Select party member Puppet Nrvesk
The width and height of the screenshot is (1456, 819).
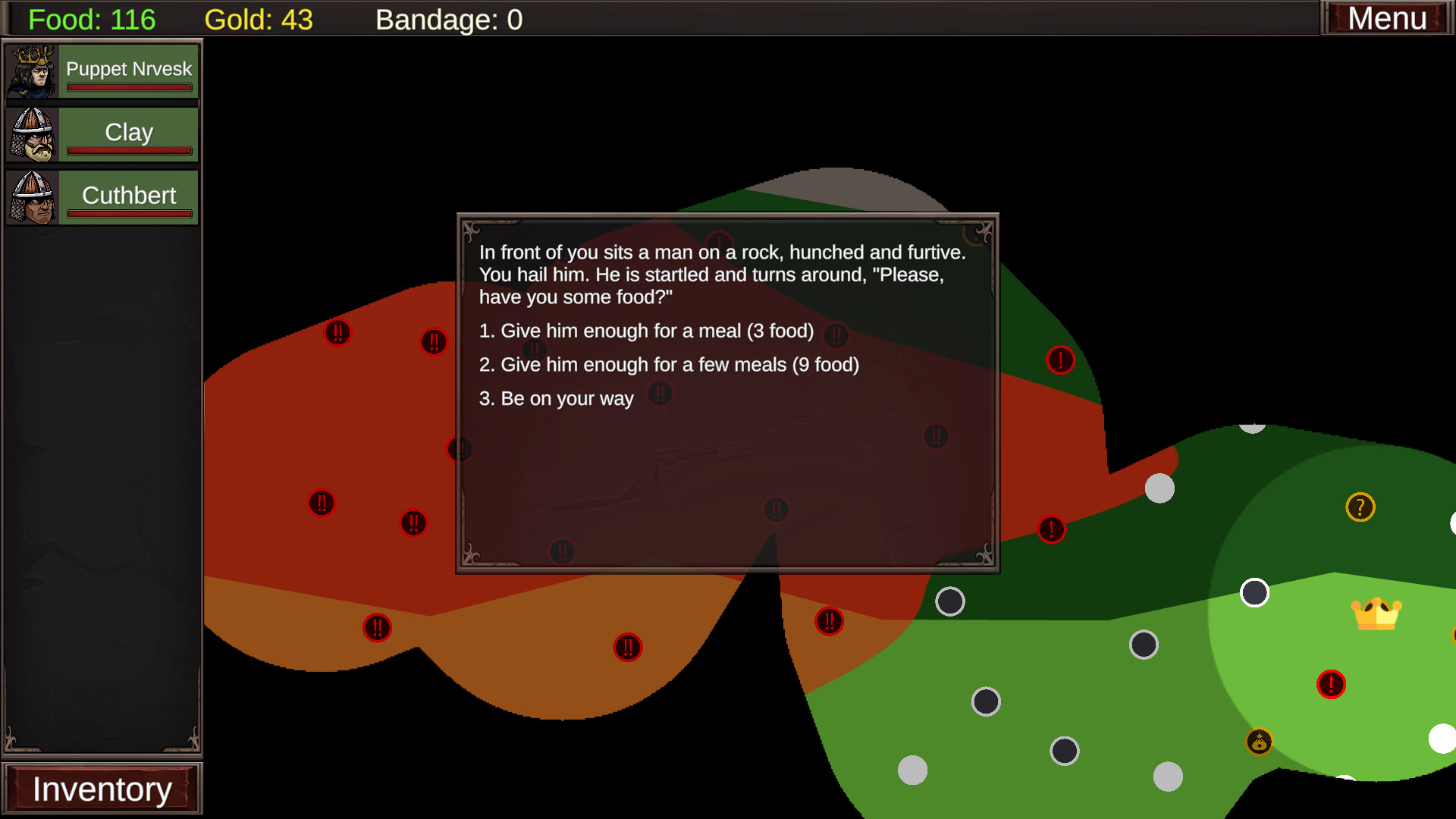pyautogui.click(x=102, y=71)
